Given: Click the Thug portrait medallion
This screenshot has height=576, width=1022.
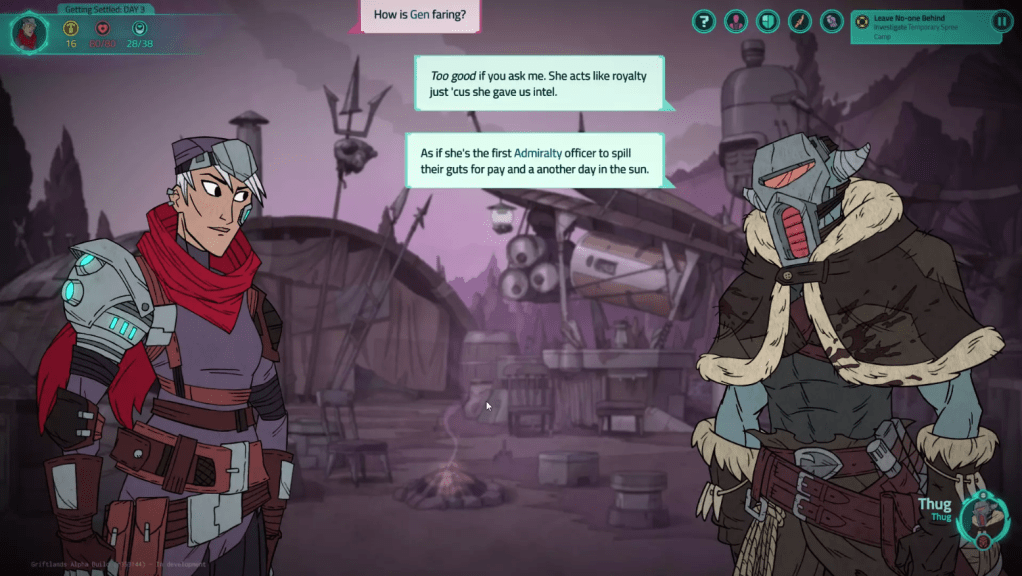Looking at the screenshot, I should pyautogui.click(x=980, y=518).
